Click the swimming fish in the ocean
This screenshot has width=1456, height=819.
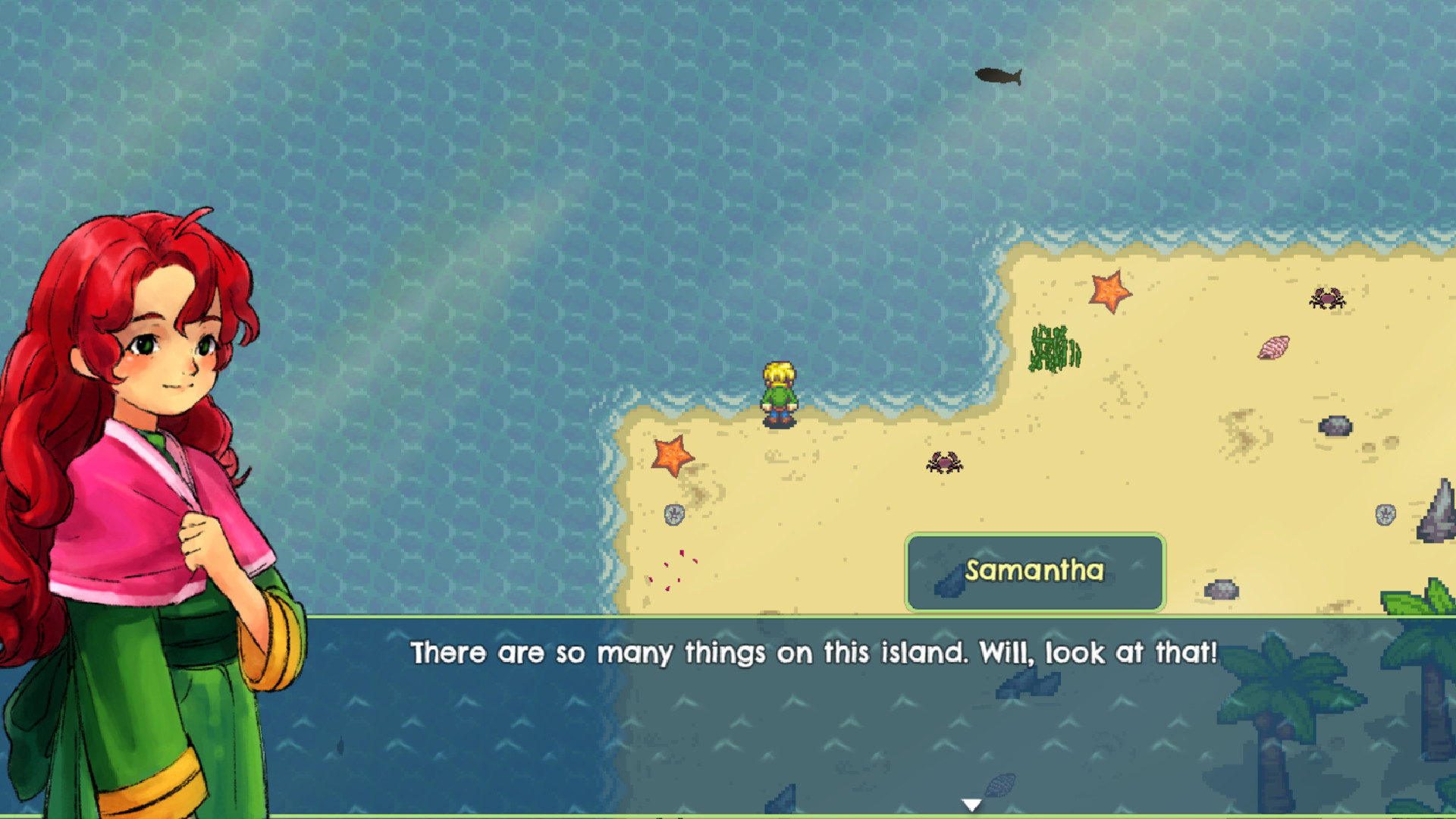click(999, 74)
